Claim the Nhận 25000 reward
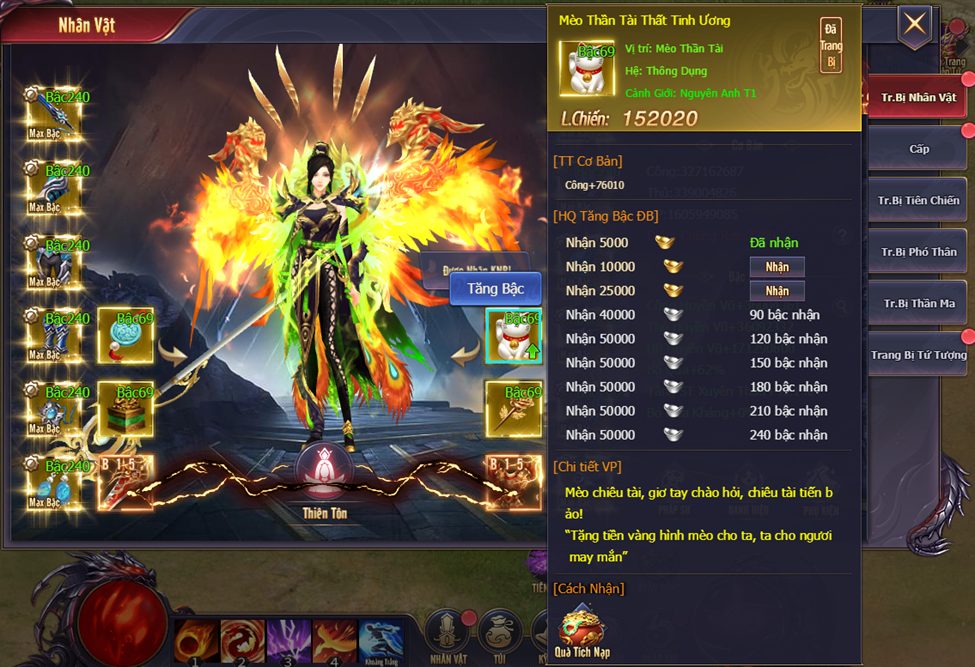The height and width of the screenshot is (667, 975). pyautogui.click(x=777, y=291)
